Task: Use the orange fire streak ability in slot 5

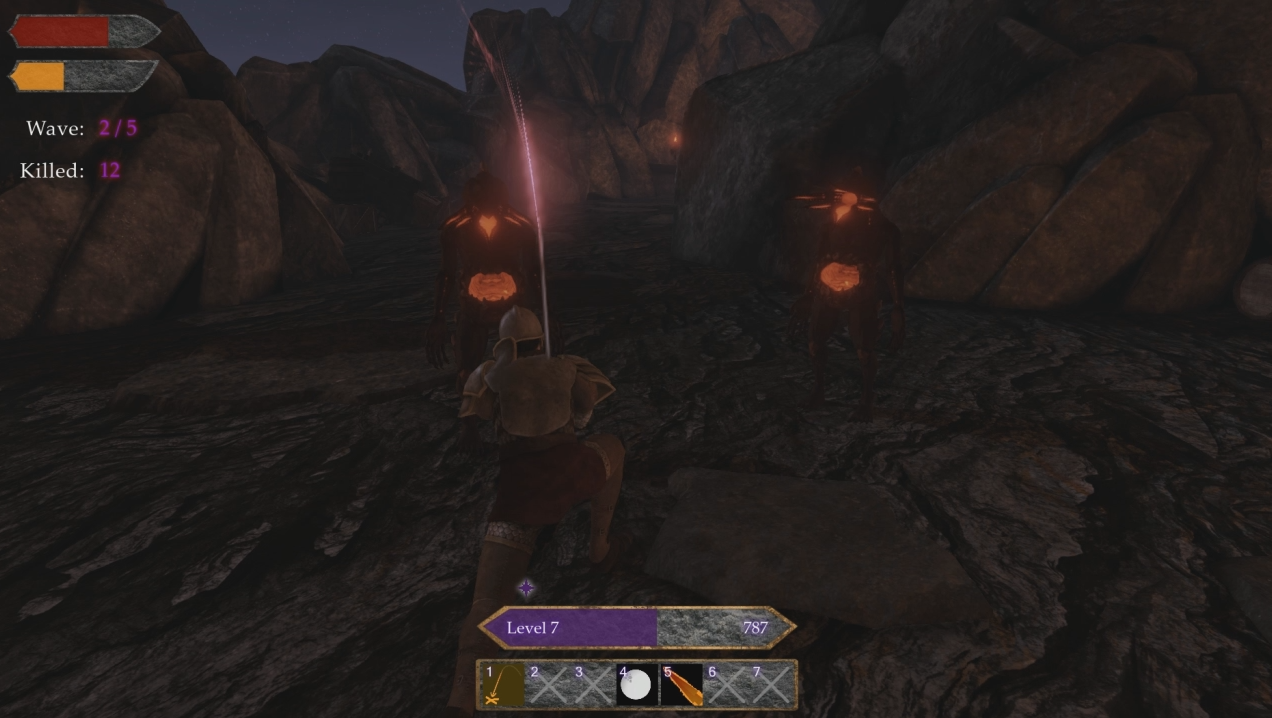Action: pos(681,685)
